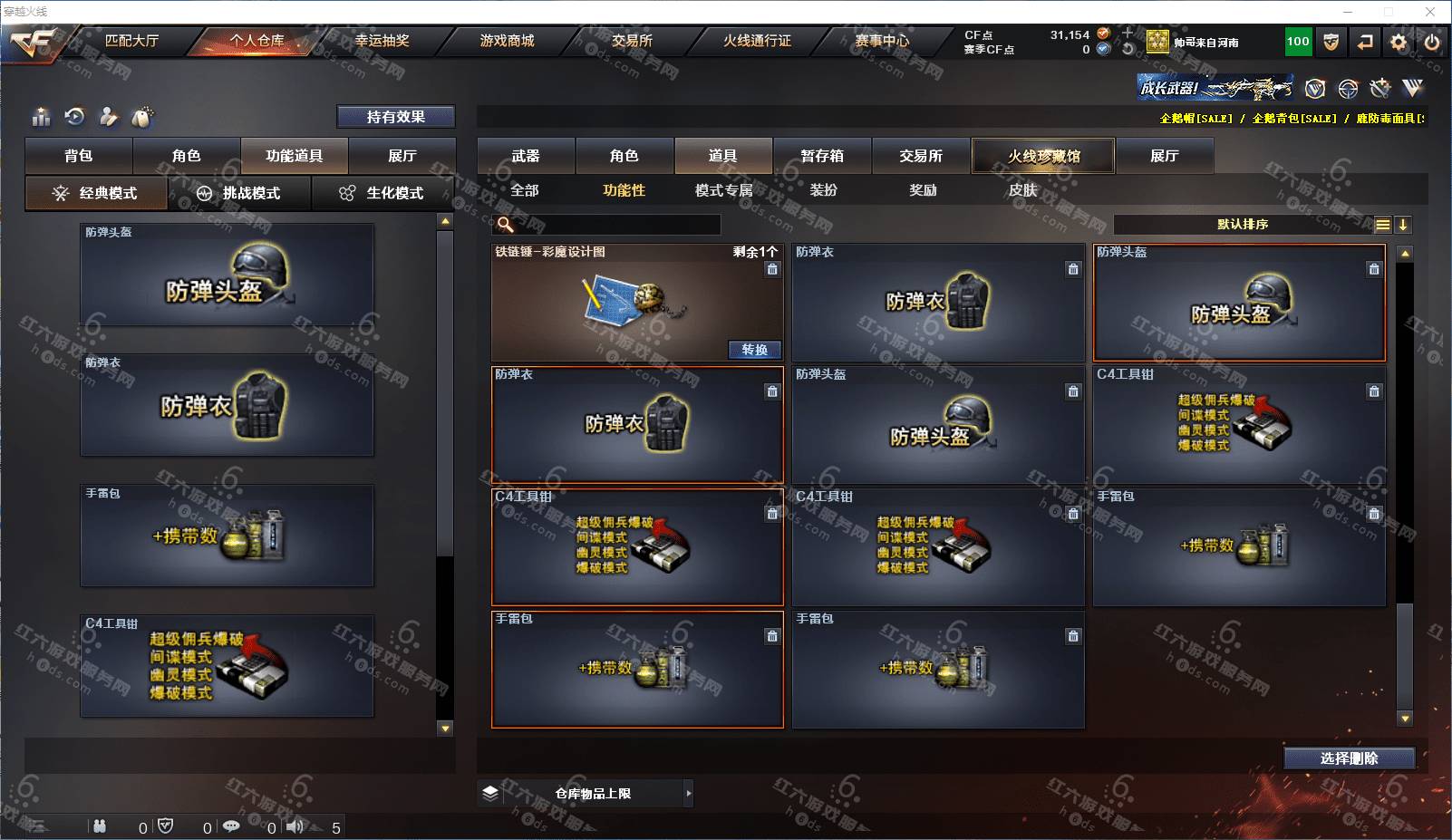Click the 持有效果 button
The image size is (1452, 840).
395,117
